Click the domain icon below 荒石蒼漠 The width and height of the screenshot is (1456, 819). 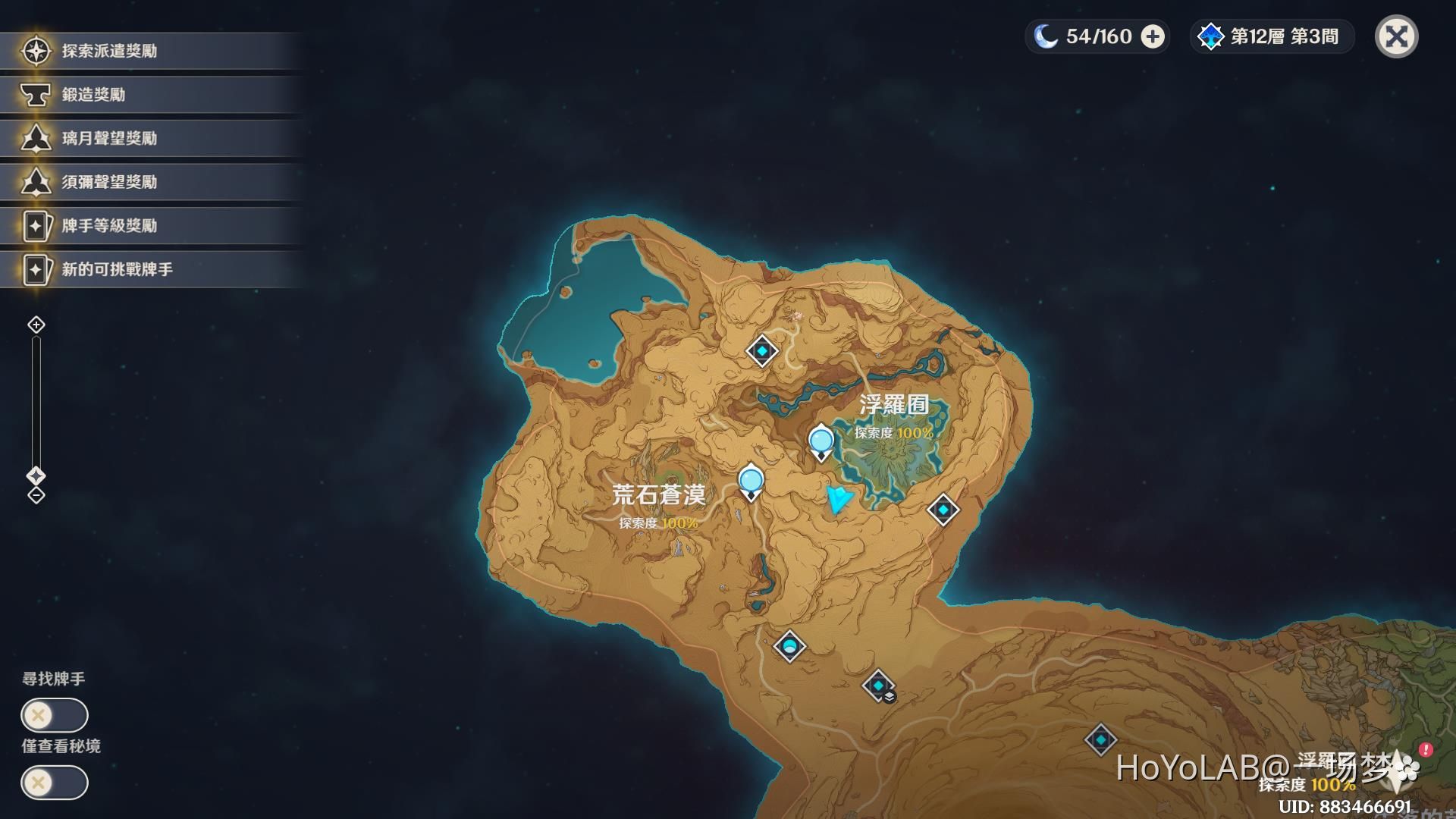coord(789,645)
